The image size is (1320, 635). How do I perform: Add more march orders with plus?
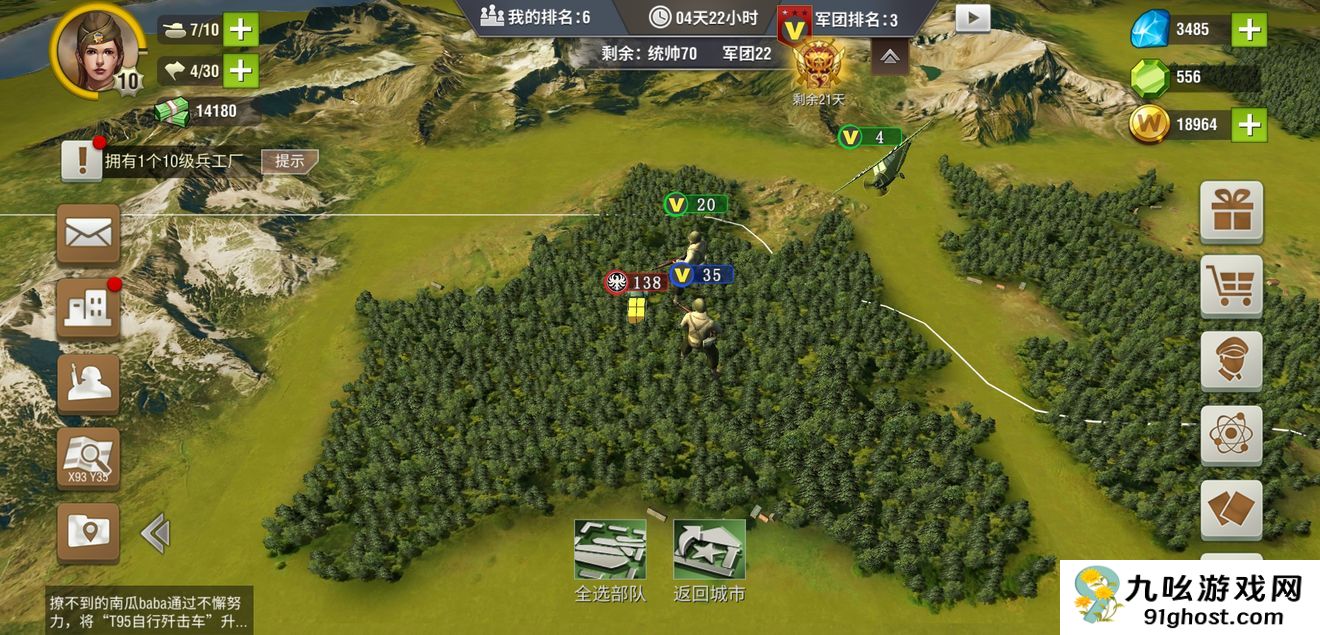coord(240,70)
